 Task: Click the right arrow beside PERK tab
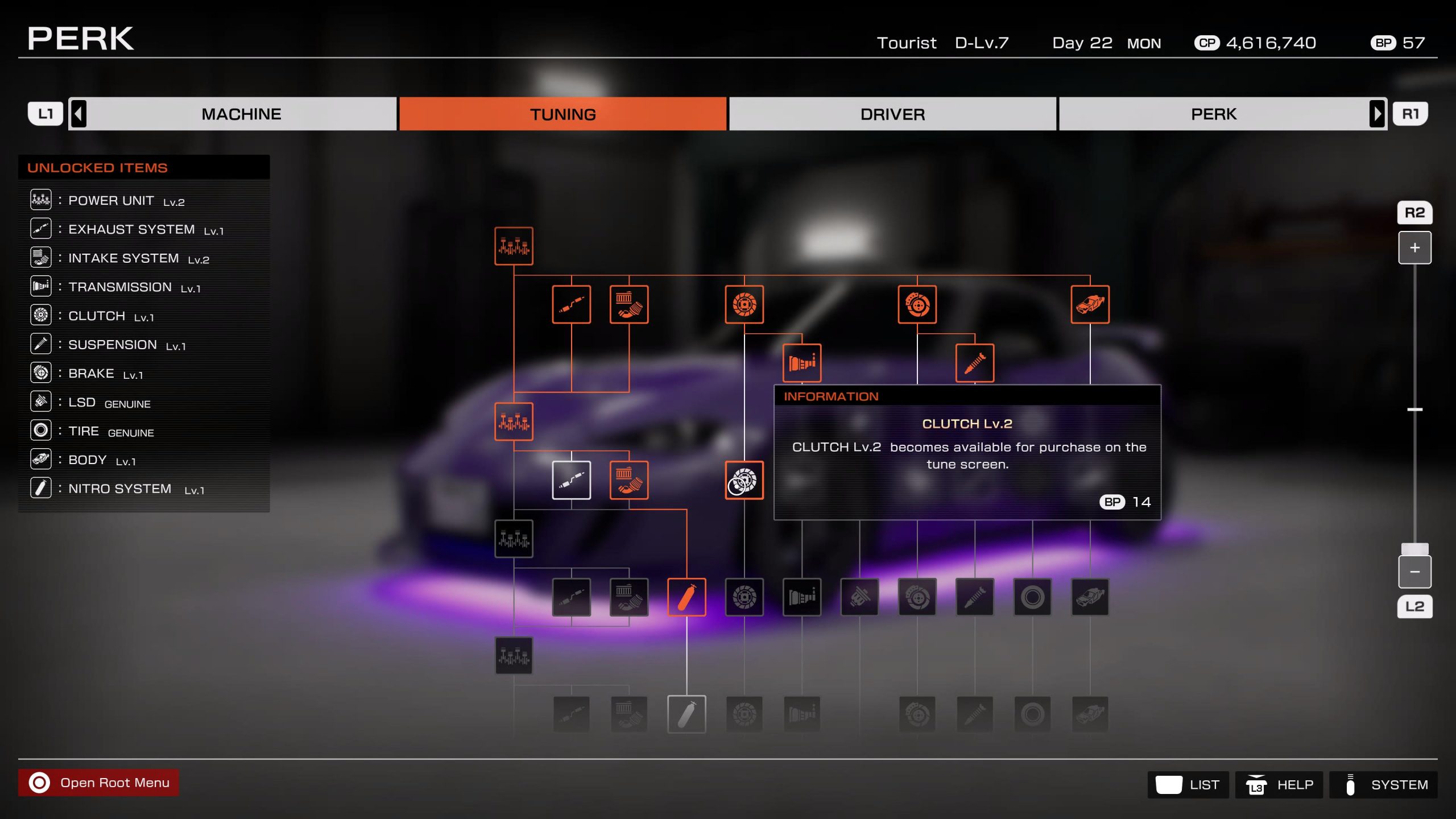click(1377, 114)
